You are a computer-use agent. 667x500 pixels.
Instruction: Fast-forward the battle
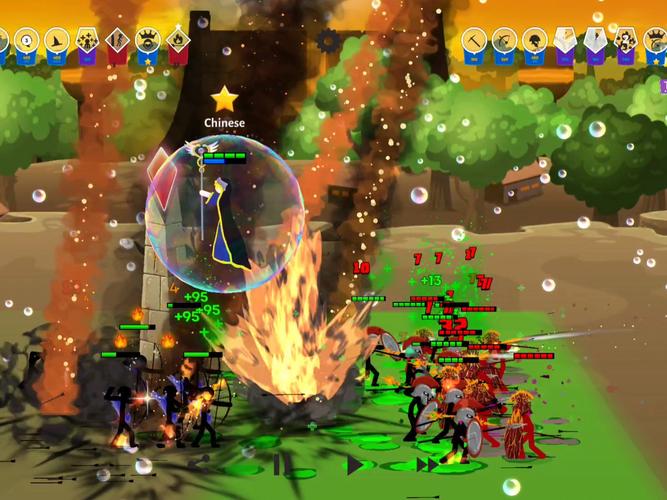pyautogui.click(x=427, y=465)
